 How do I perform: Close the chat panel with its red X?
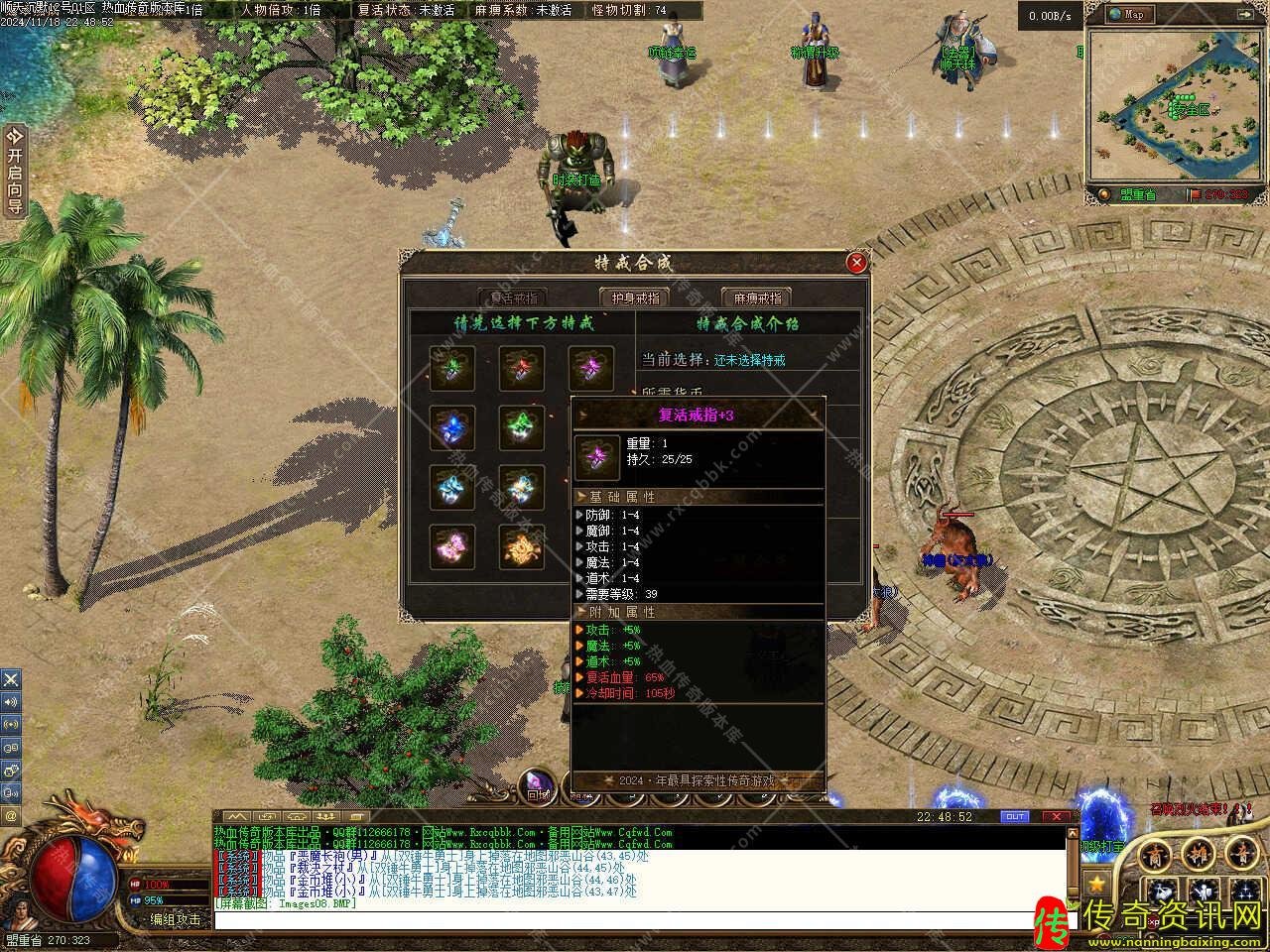(1058, 817)
